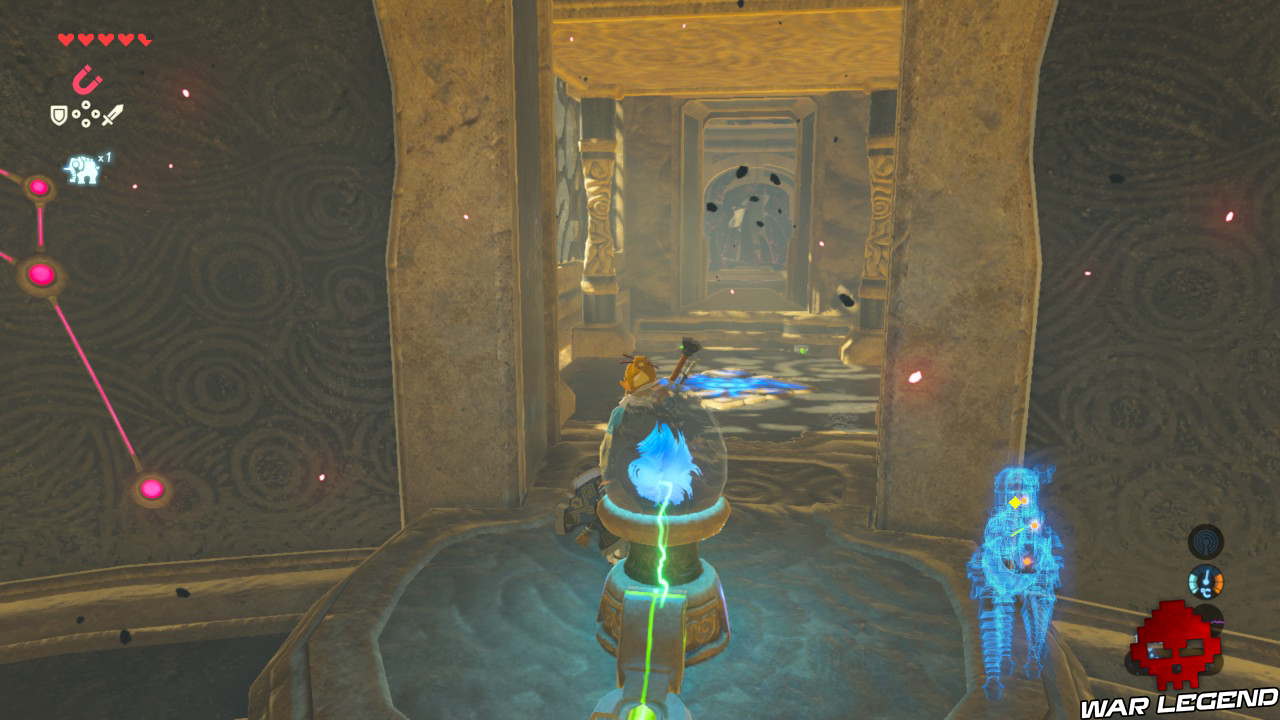The height and width of the screenshot is (720, 1280).
Task: Click the temperature gauge icon
Action: click(x=1205, y=582)
